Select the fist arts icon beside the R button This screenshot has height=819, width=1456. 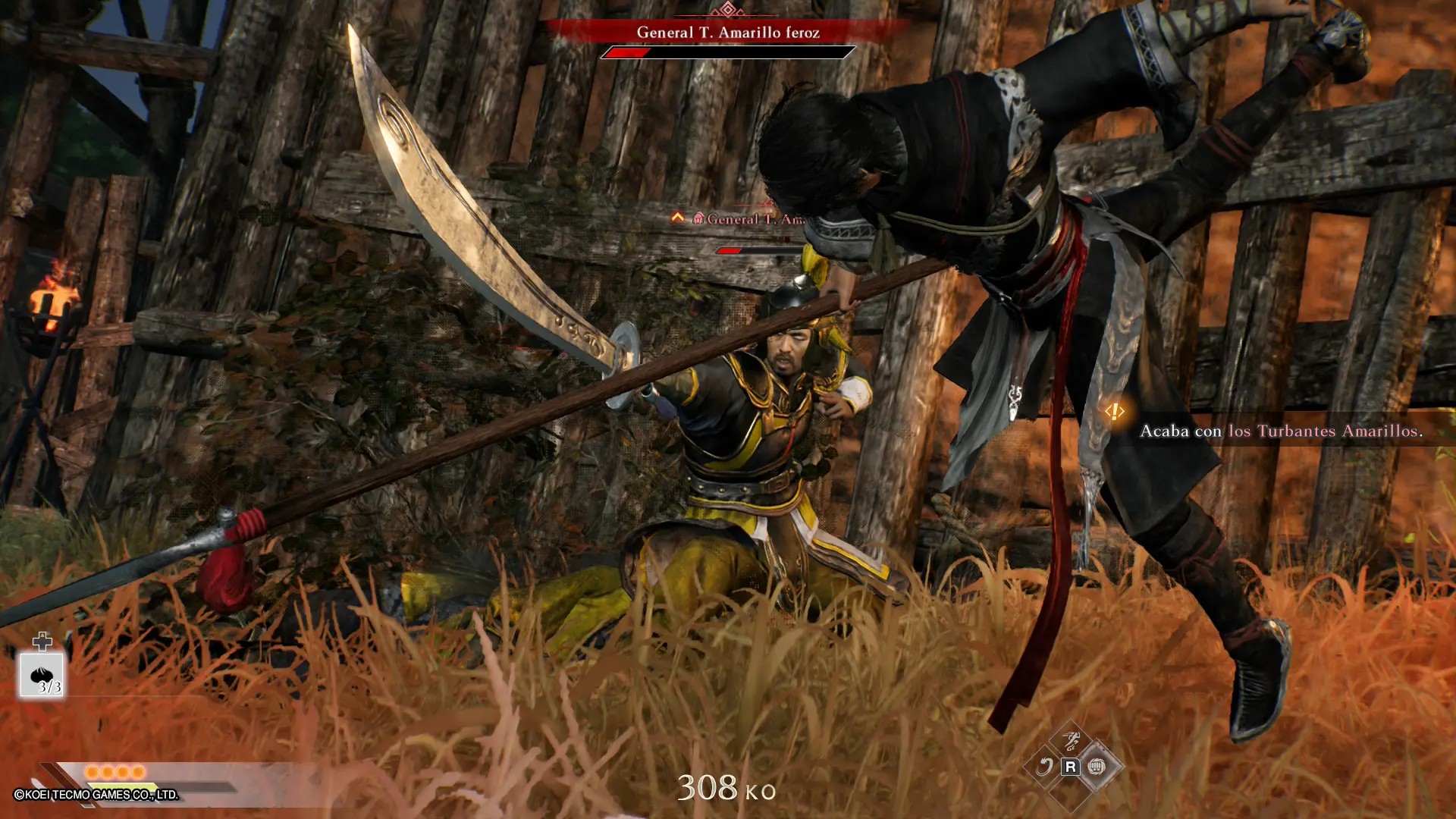(x=1097, y=767)
